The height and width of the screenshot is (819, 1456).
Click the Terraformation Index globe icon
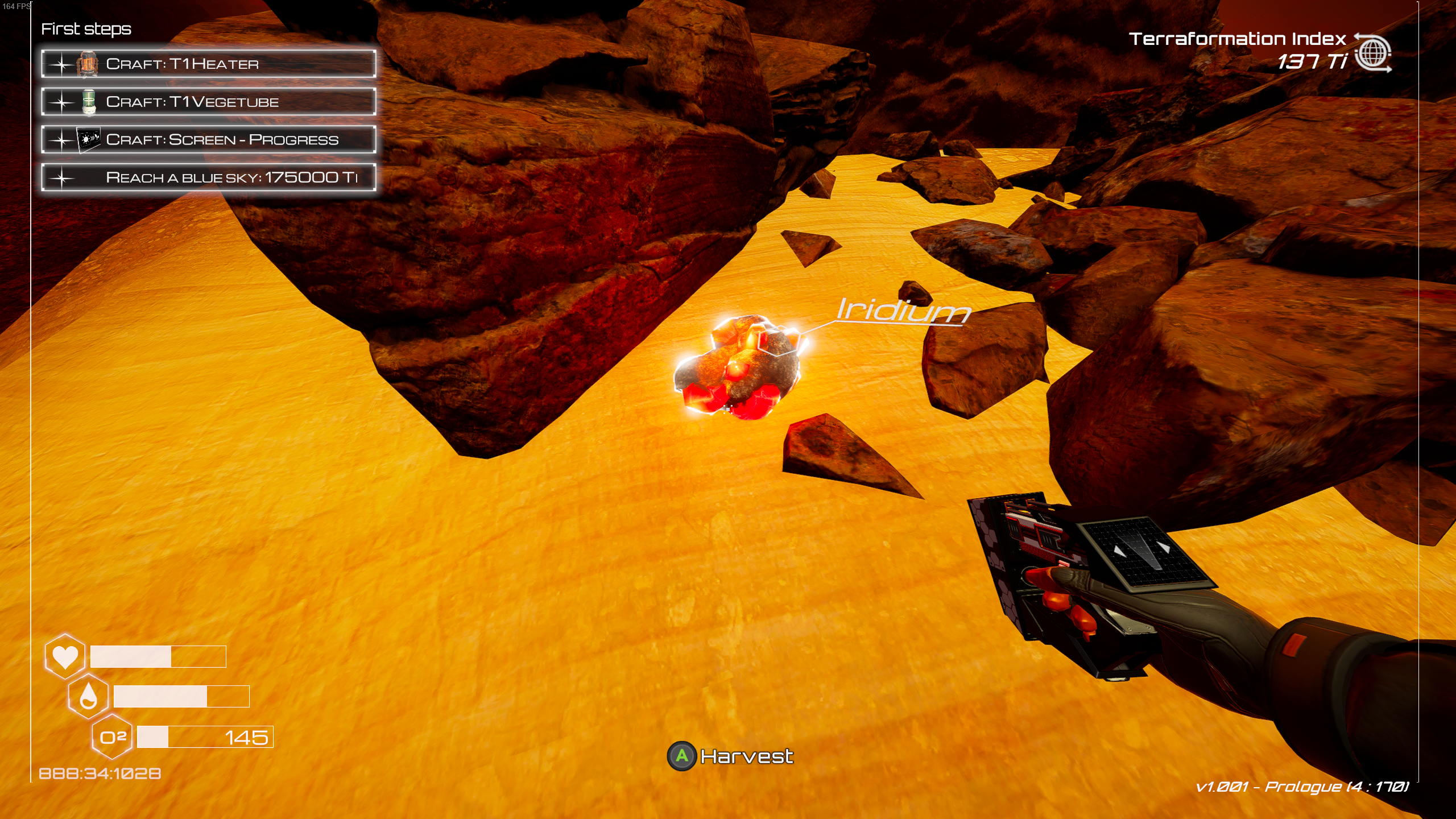pos(1372,53)
